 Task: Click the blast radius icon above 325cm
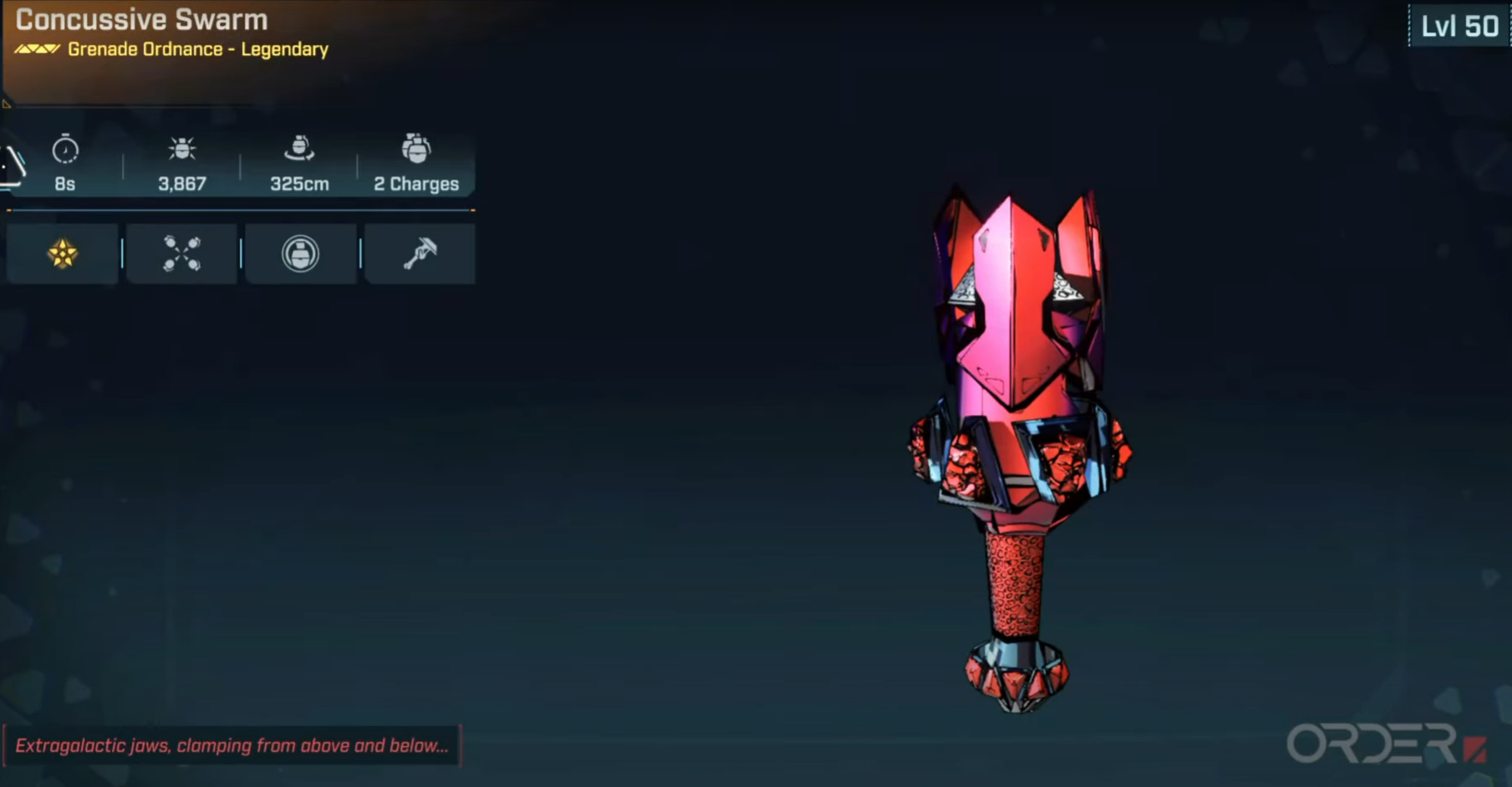pyautogui.click(x=299, y=152)
